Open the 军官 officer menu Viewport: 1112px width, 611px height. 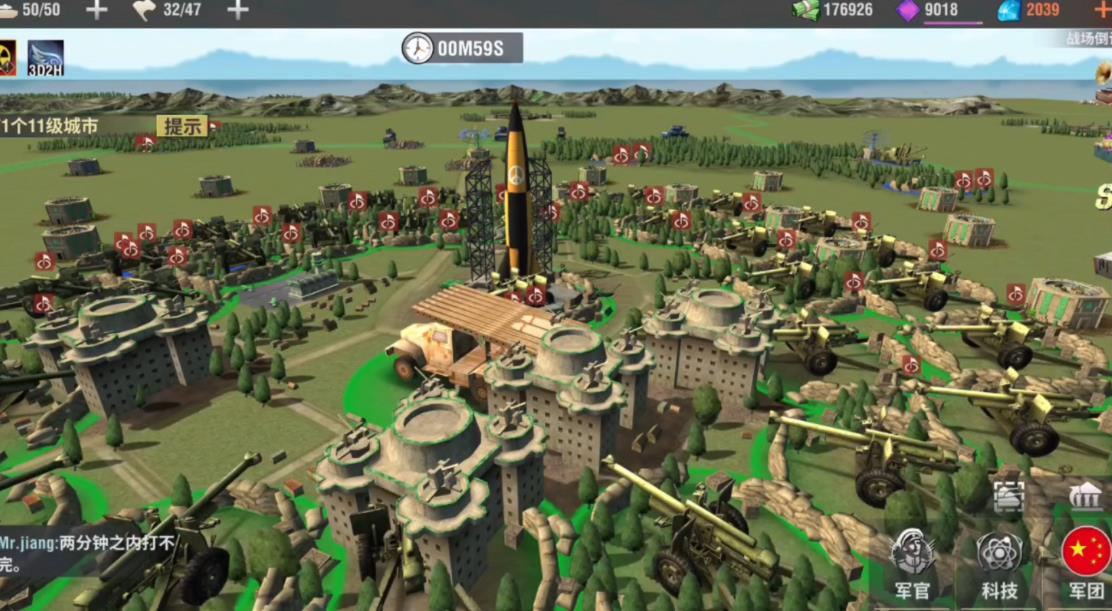[x=913, y=566]
